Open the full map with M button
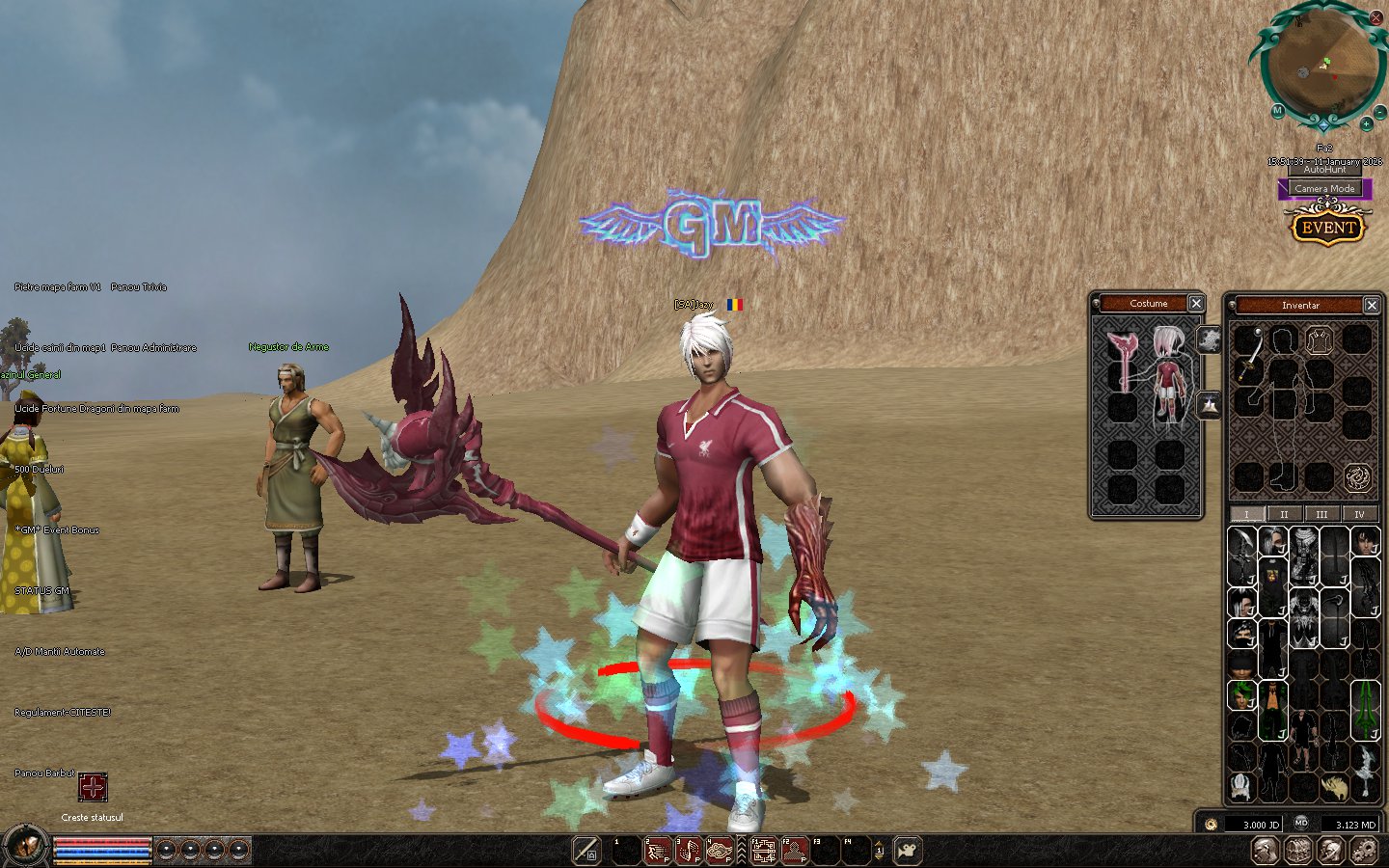Screen dimensions: 1389x868 pos(1278,111)
